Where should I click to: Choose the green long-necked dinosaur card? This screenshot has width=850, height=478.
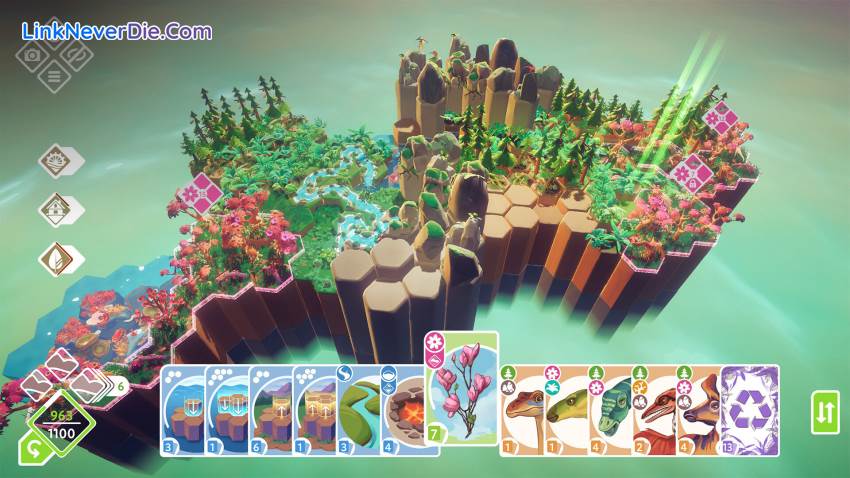click(x=567, y=410)
